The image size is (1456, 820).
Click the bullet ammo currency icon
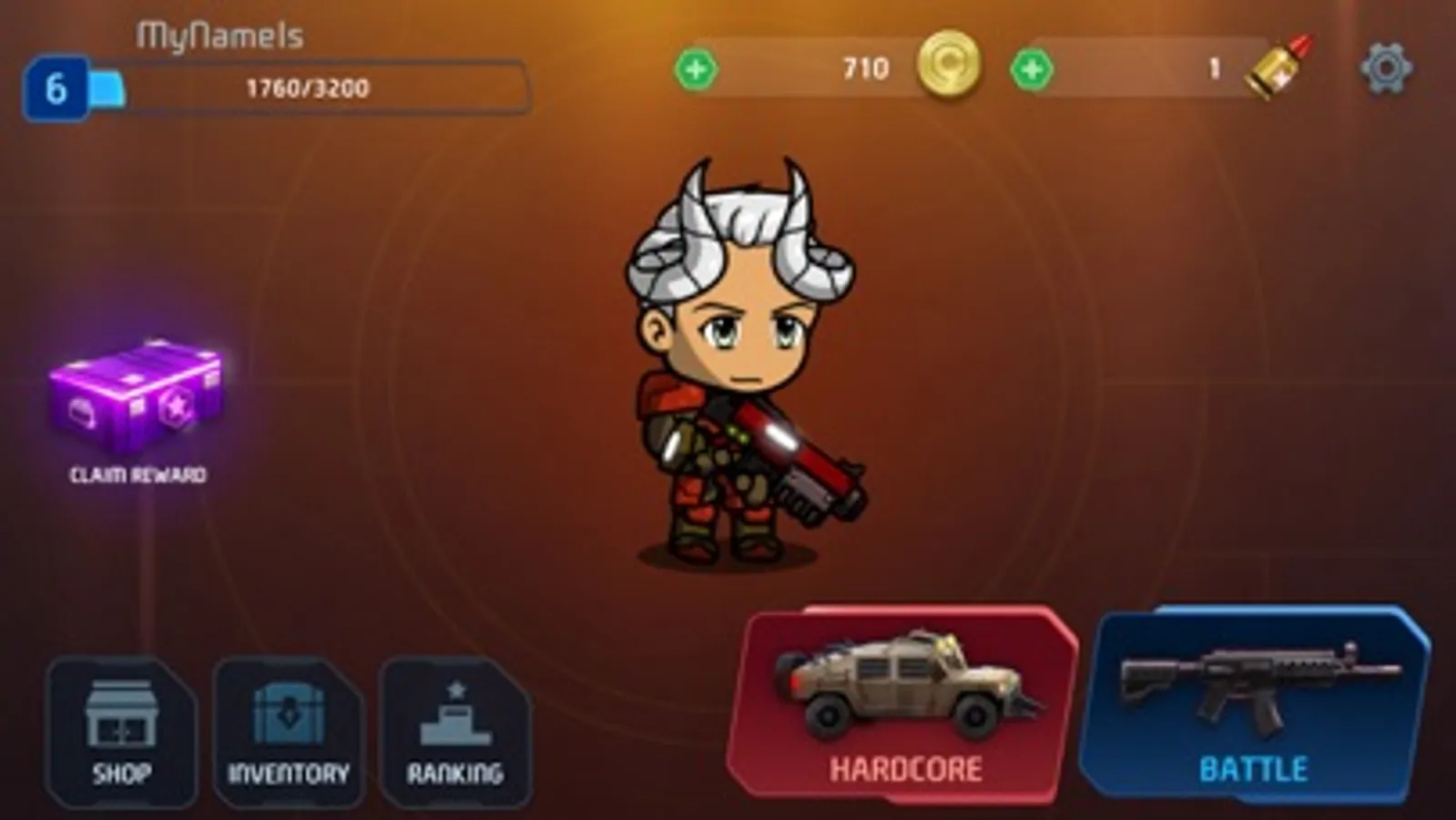pyautogui.click(x=1278, y=68)
